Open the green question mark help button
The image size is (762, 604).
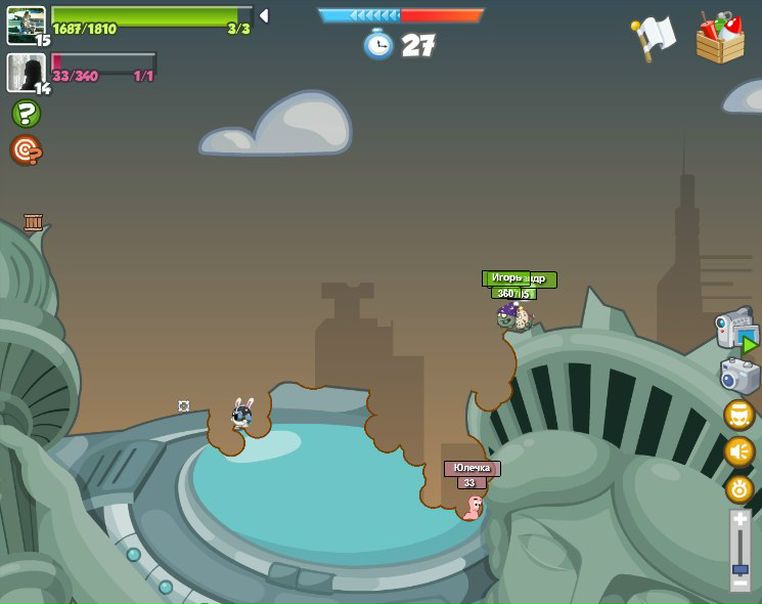point(26,113)
